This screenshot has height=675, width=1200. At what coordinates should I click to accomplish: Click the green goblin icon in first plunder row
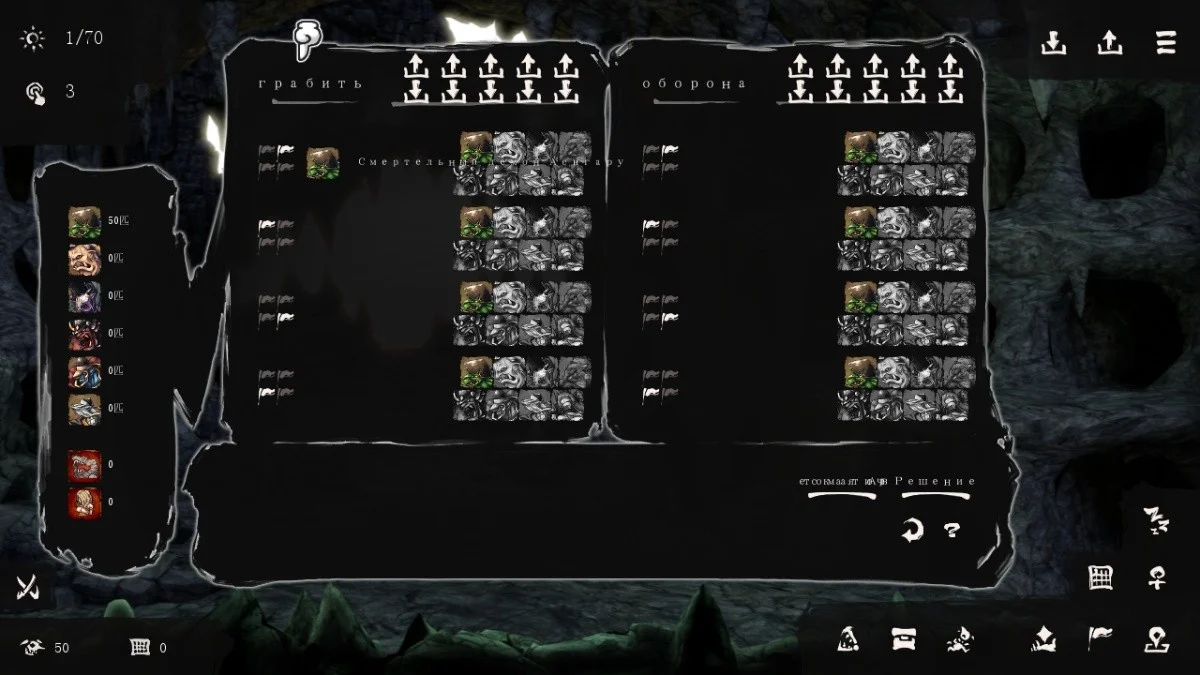(x=322, y=162)
